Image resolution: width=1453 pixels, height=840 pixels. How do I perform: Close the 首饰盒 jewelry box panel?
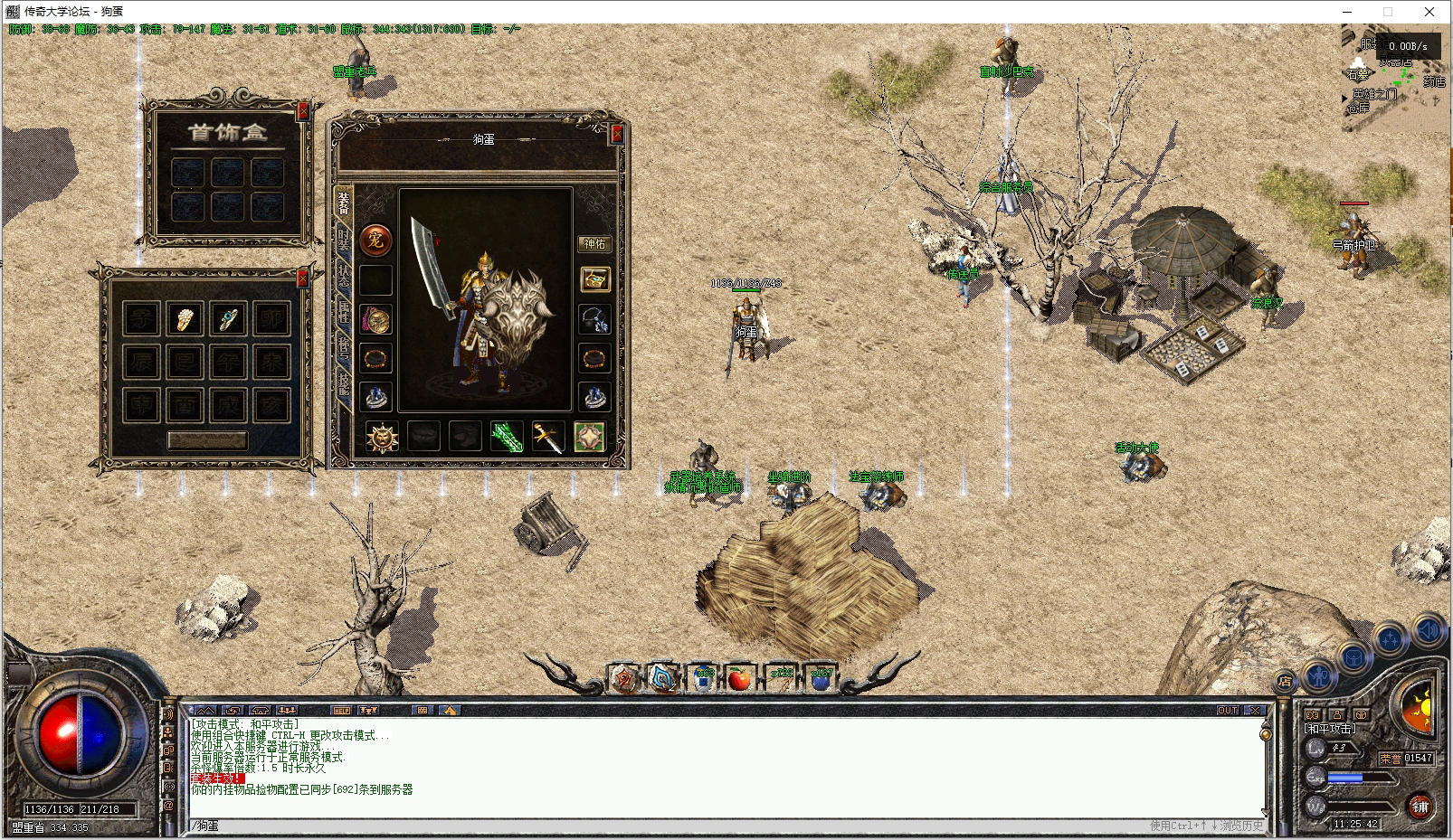point(303,109)
